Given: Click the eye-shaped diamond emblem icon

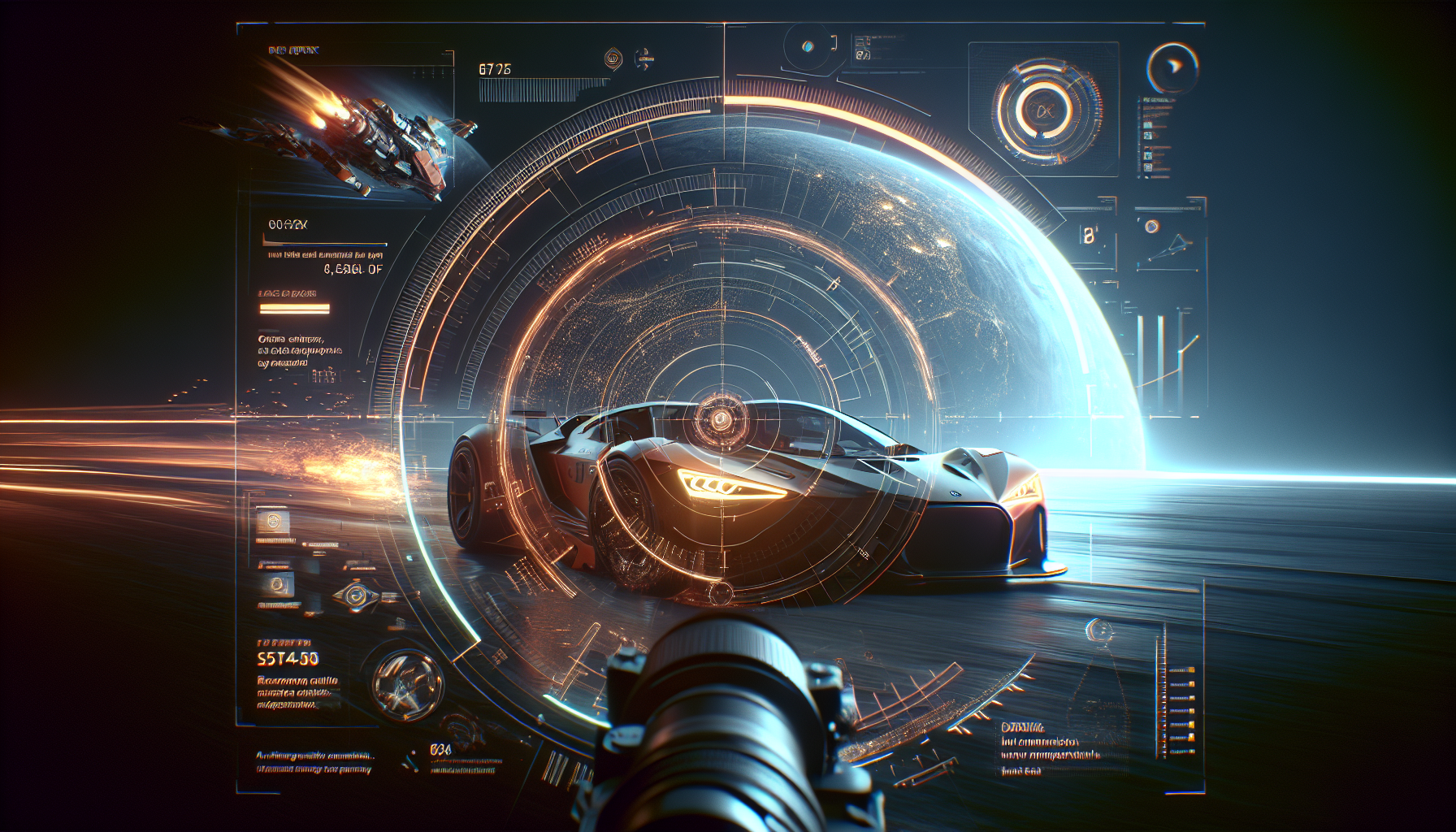Looking at the screenshot, I should (x=357, y=596).
